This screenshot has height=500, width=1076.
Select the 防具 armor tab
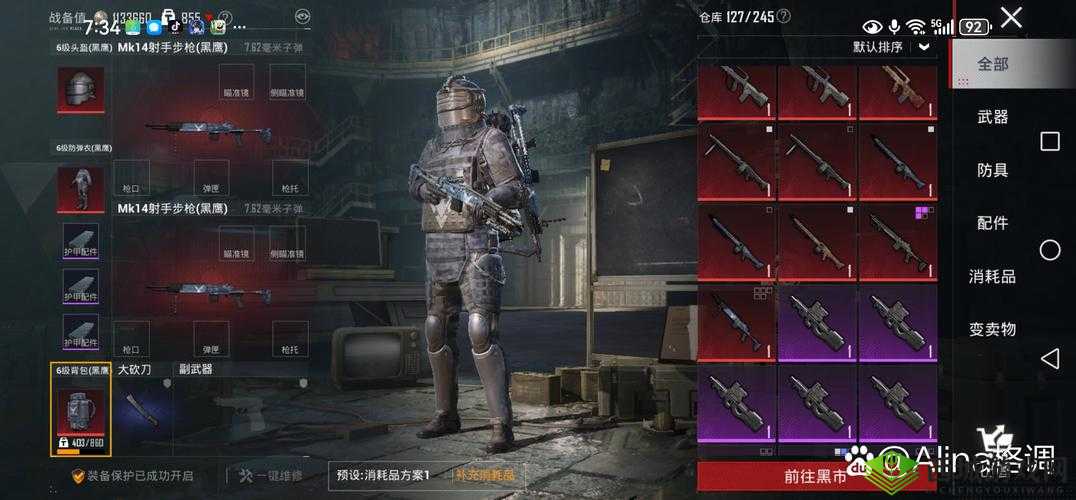pos(993,170)
